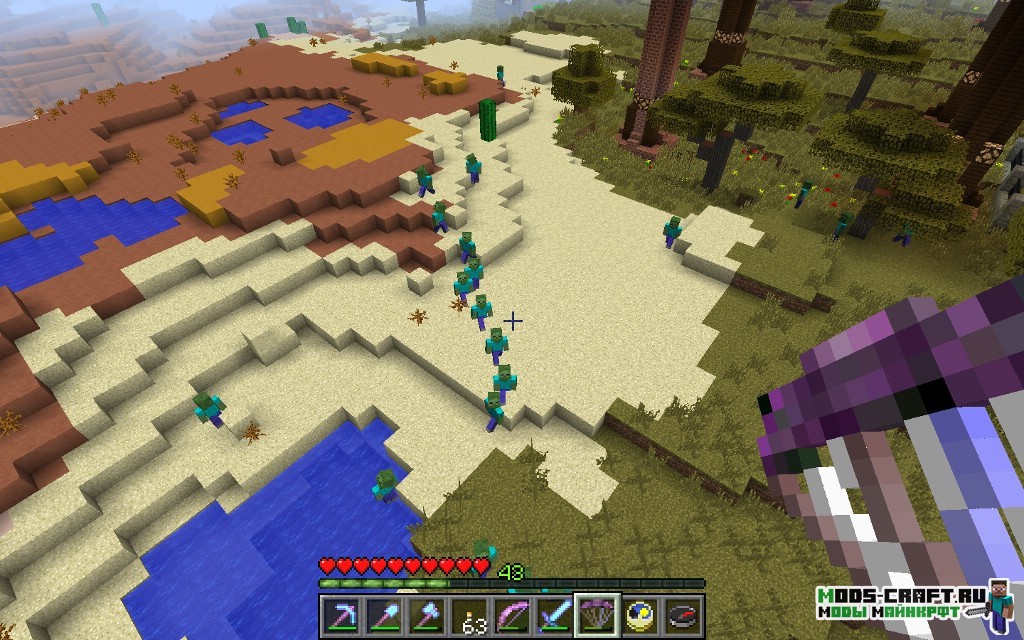1024x640 pixels.
Task: Select the diamond shovel hotbar slot
Action: click(383, 613)
